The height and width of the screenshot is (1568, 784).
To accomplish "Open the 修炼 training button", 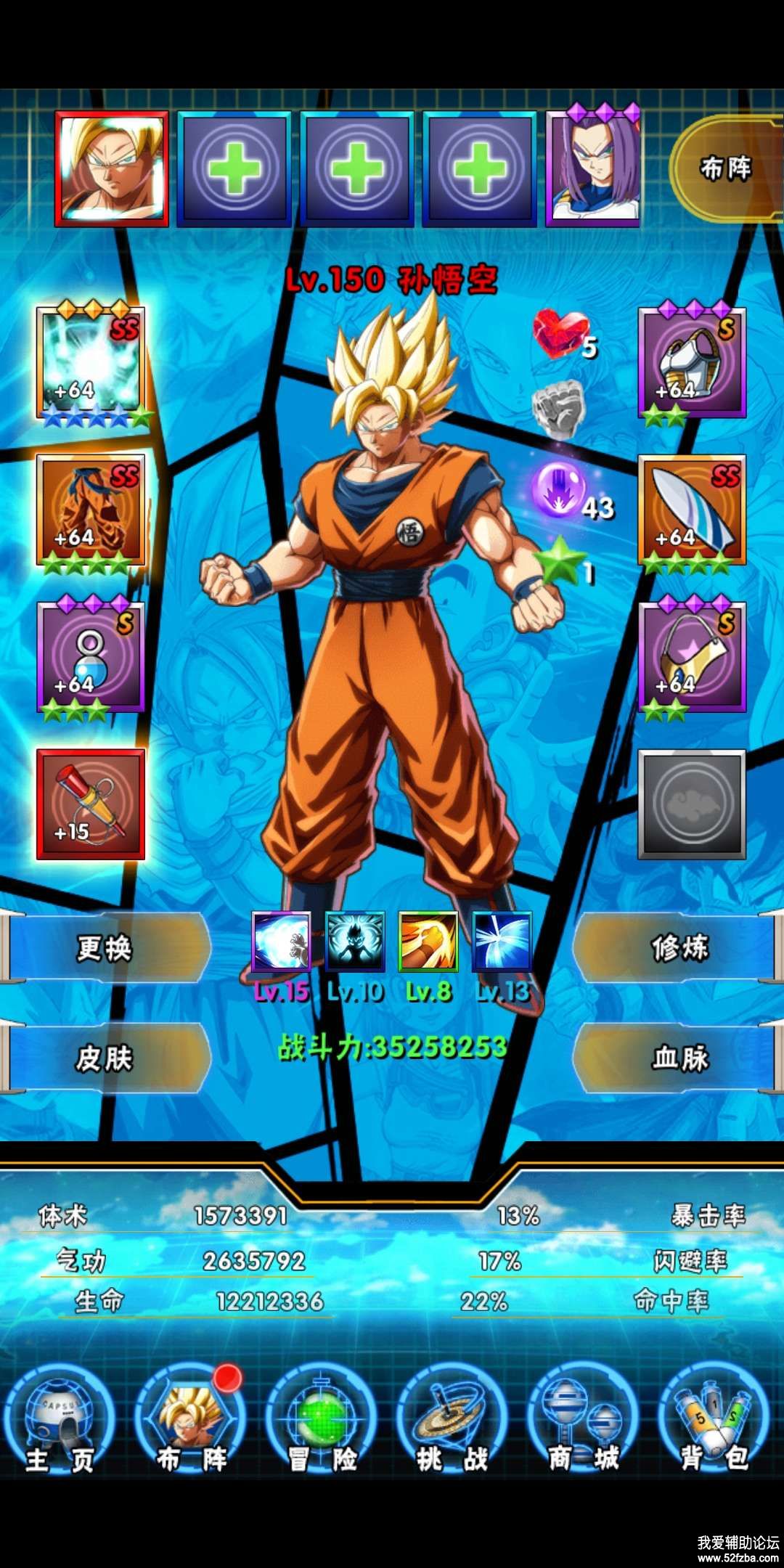I will pyautogui.click(x=679, y=948).
